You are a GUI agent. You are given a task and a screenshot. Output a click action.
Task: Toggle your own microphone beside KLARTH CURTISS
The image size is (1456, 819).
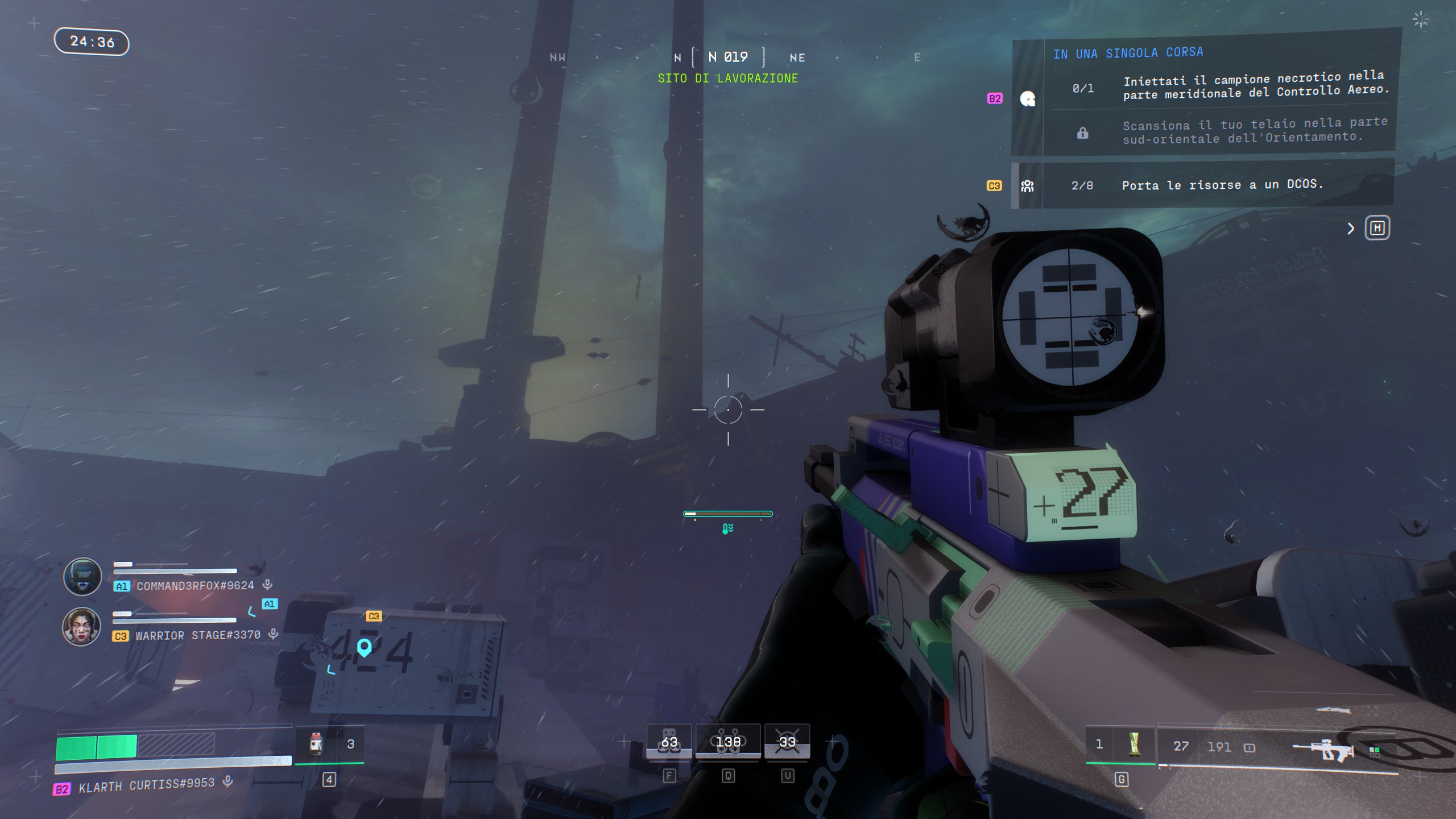coord(228,781)
